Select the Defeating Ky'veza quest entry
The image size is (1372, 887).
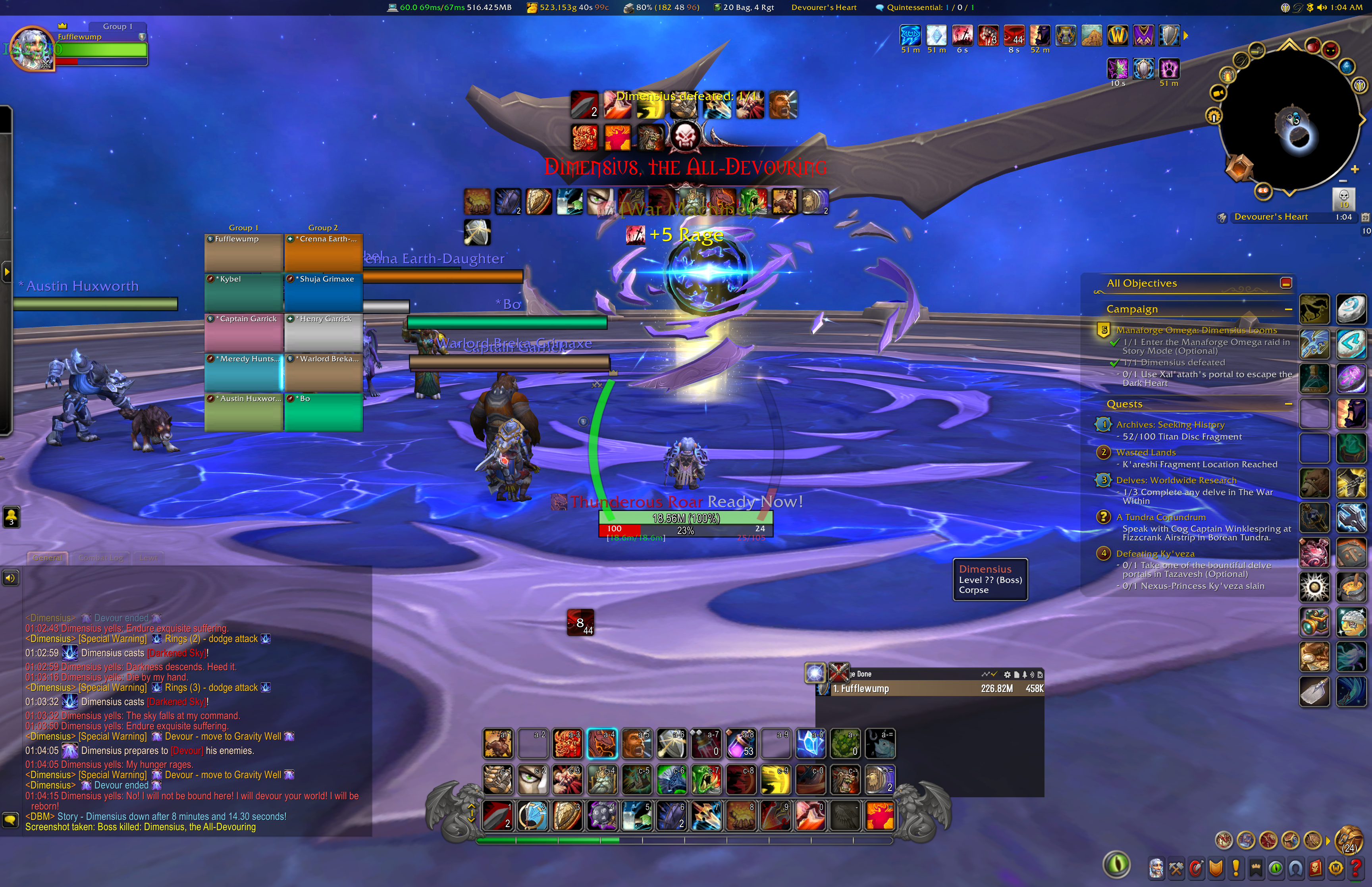[x=1155, y=553]
